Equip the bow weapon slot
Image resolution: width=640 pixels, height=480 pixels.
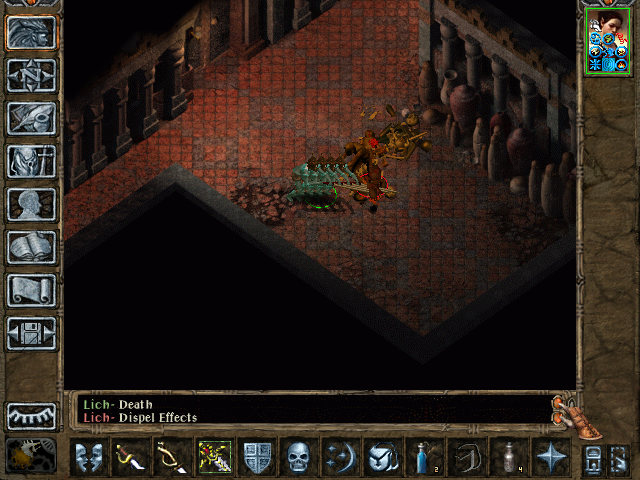[x=172, y=457]
